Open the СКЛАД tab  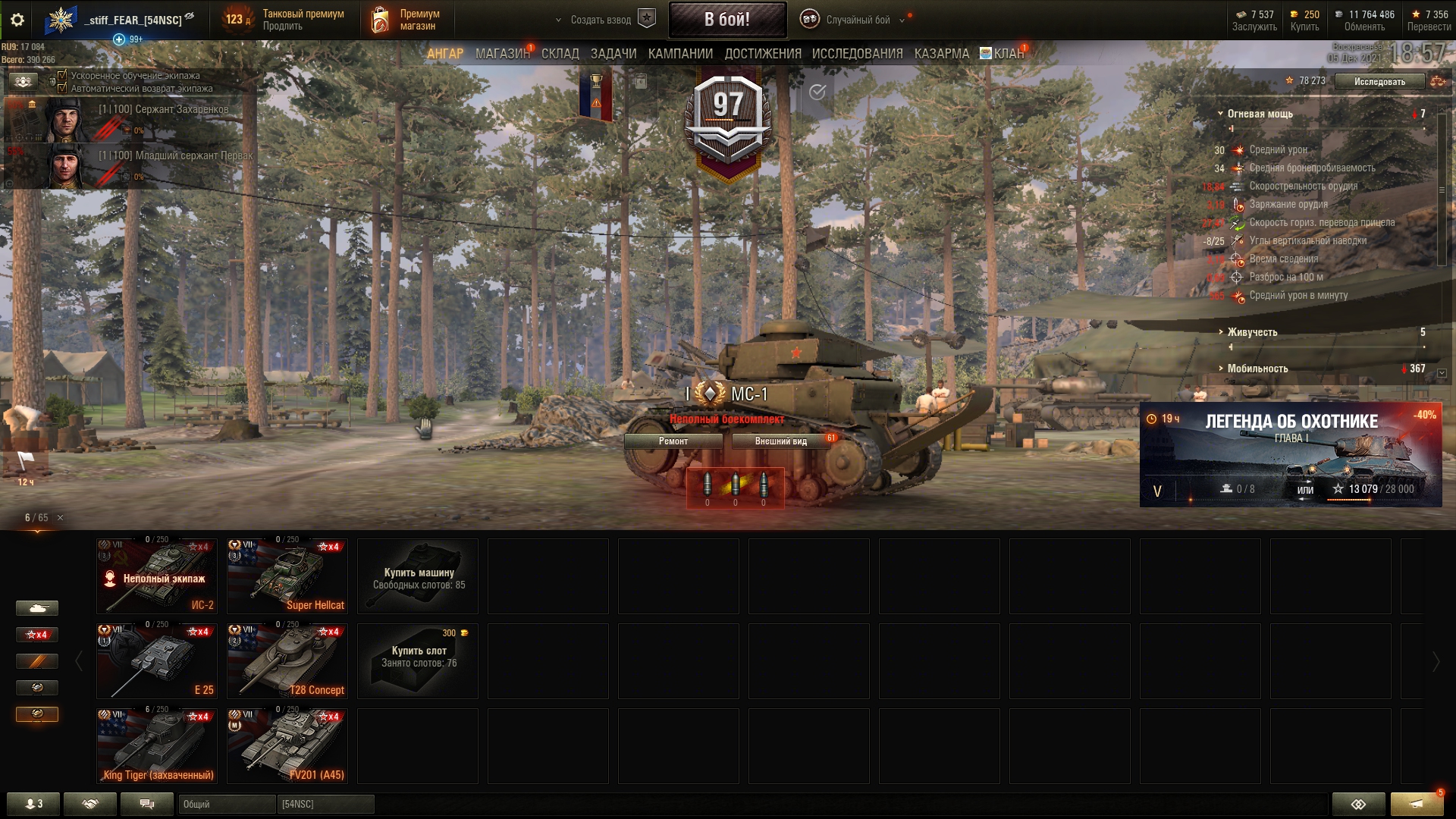pyautogui.click(x=560, y=54)
